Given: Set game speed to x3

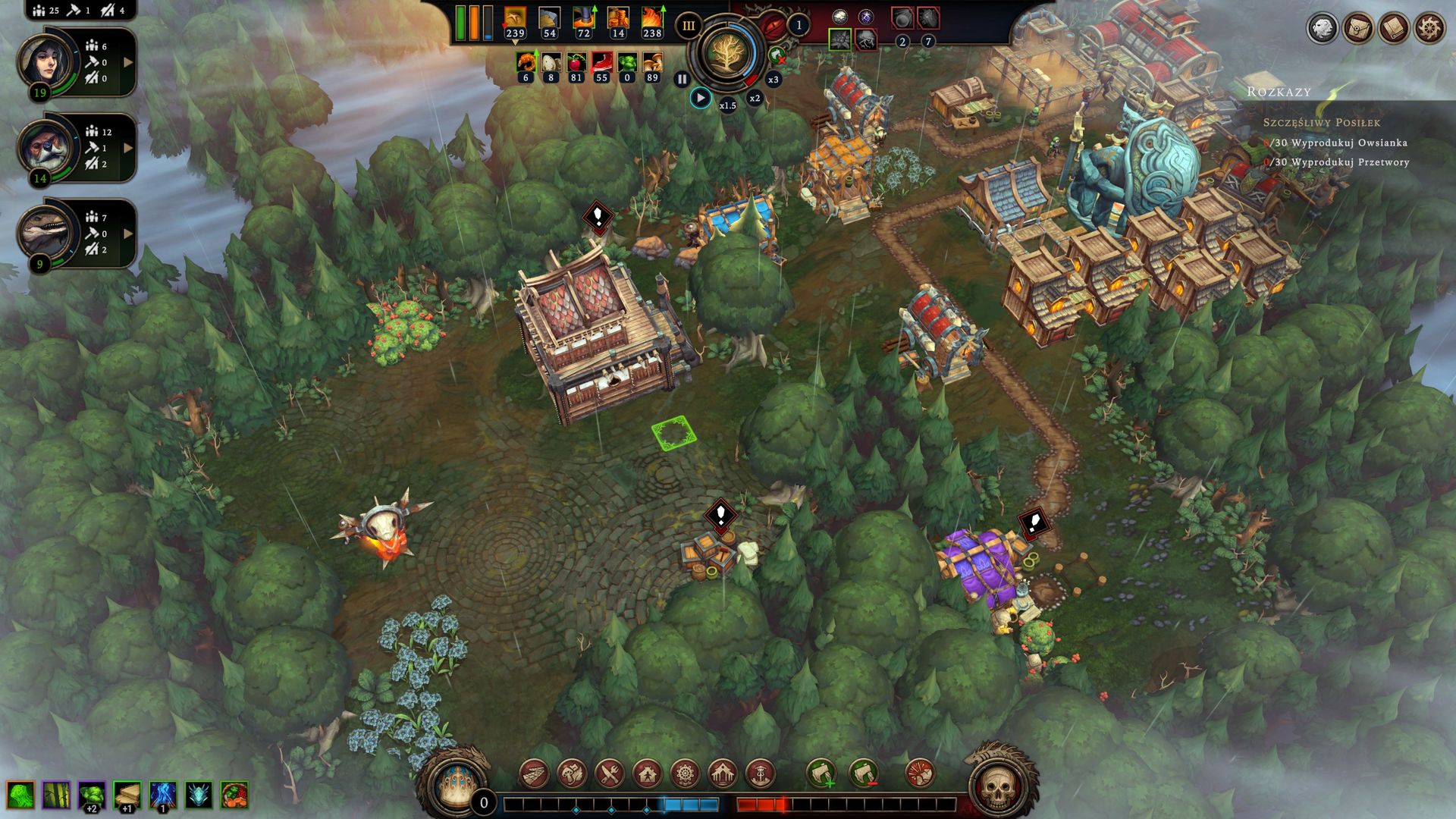Looking at the screenshot, I should click(773, 79).
